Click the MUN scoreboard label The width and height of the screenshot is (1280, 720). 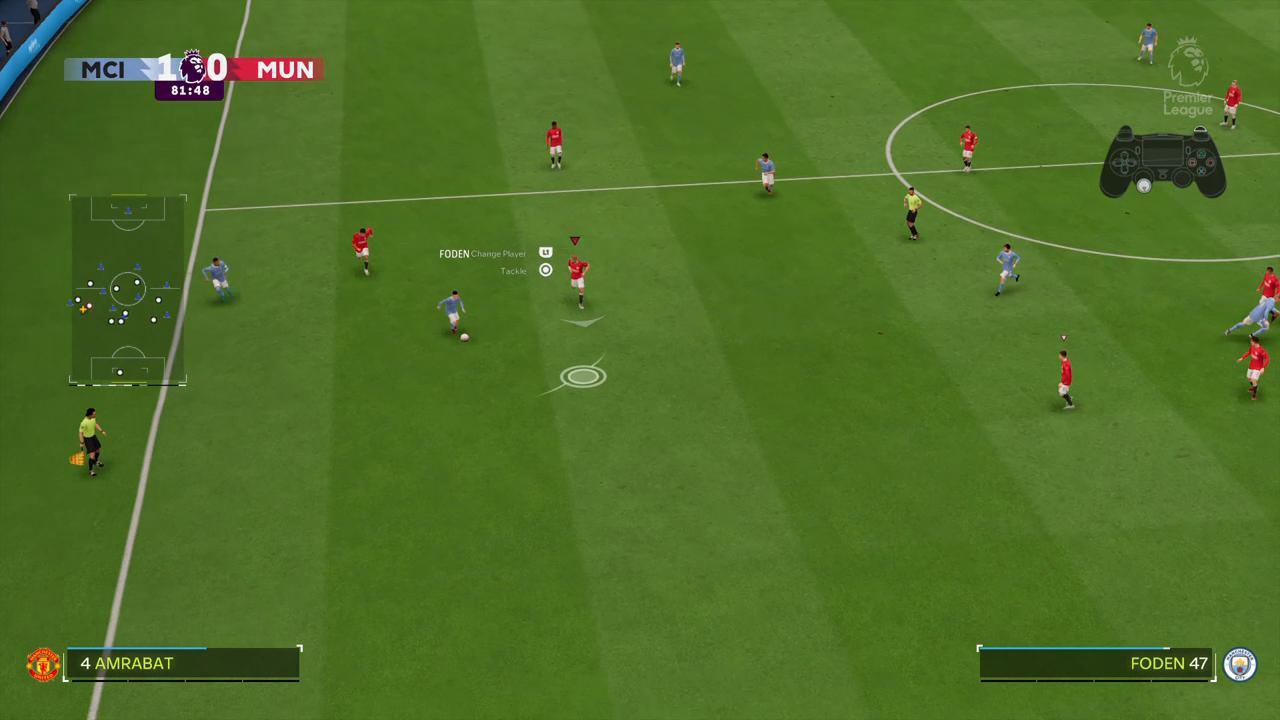pos(286,69)
